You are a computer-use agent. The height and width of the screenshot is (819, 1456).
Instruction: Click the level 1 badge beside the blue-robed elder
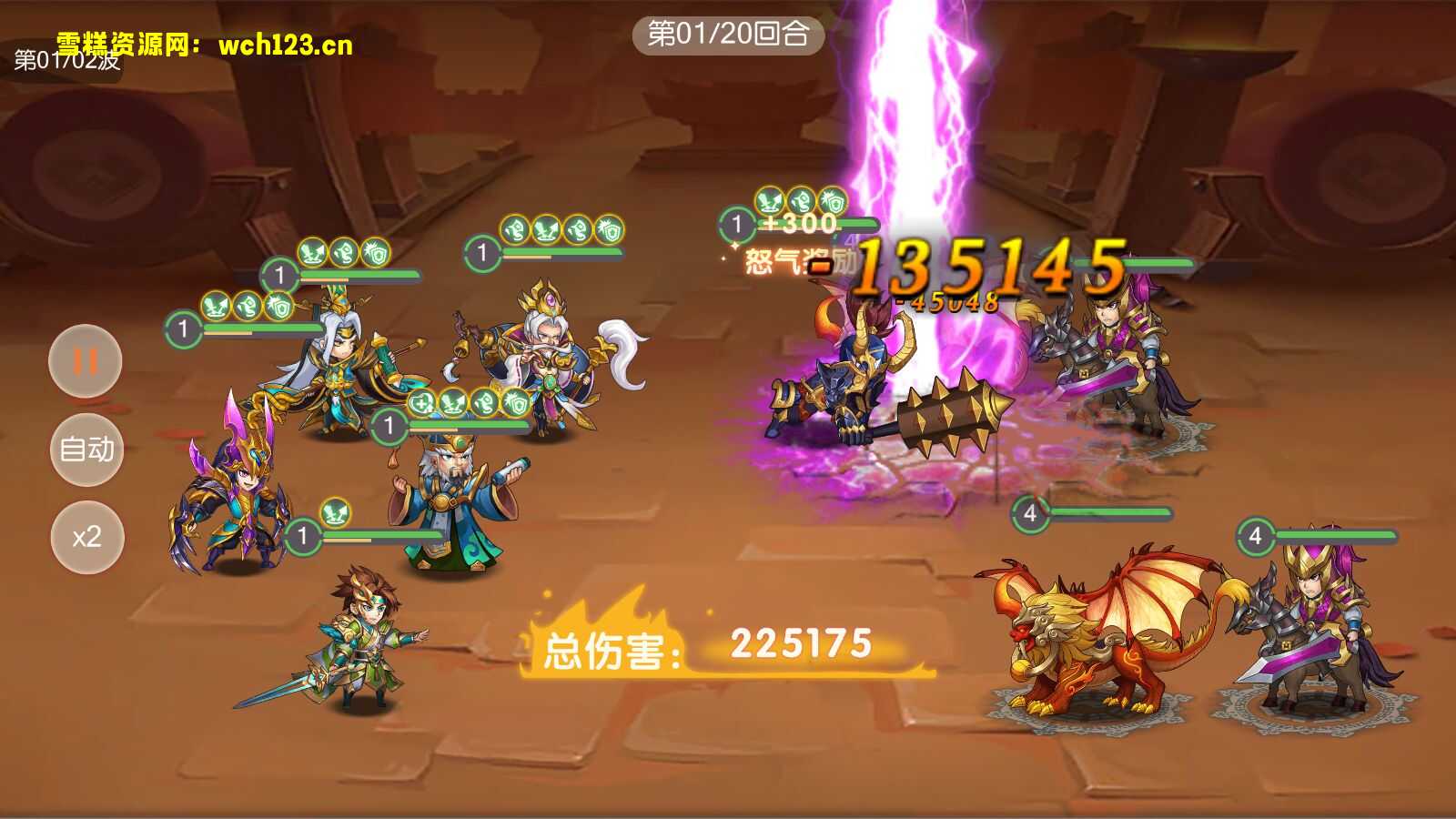391,423
